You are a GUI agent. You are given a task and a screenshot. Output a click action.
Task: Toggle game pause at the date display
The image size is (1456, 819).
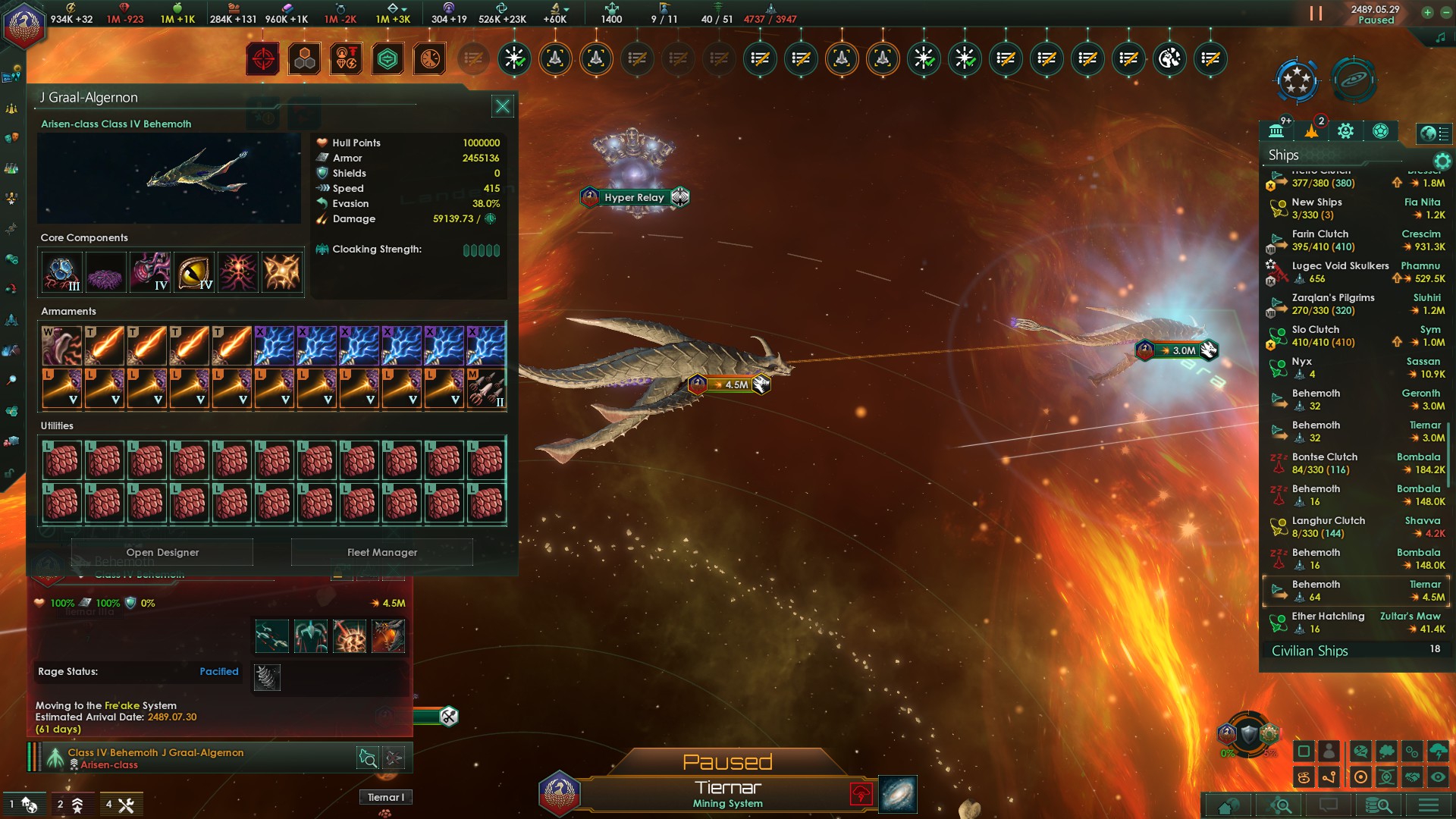pyautogui.click(x=1376, y=14)
